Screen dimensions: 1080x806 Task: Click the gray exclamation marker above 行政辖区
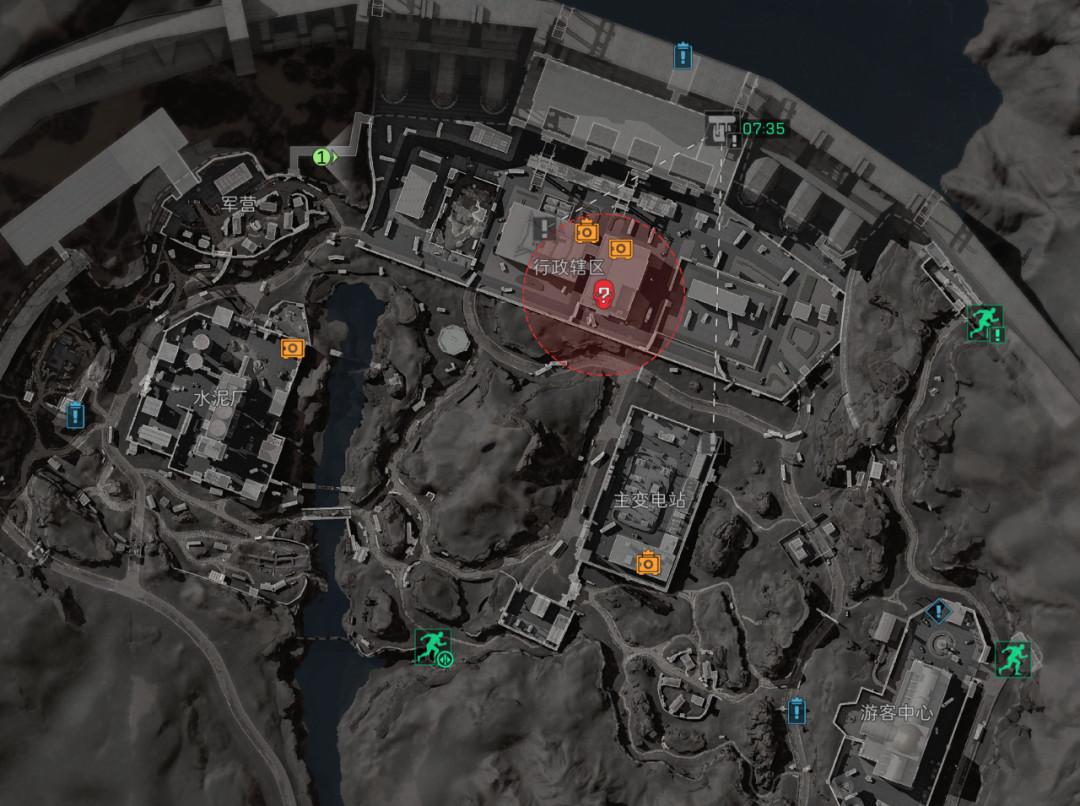point(545,228)
